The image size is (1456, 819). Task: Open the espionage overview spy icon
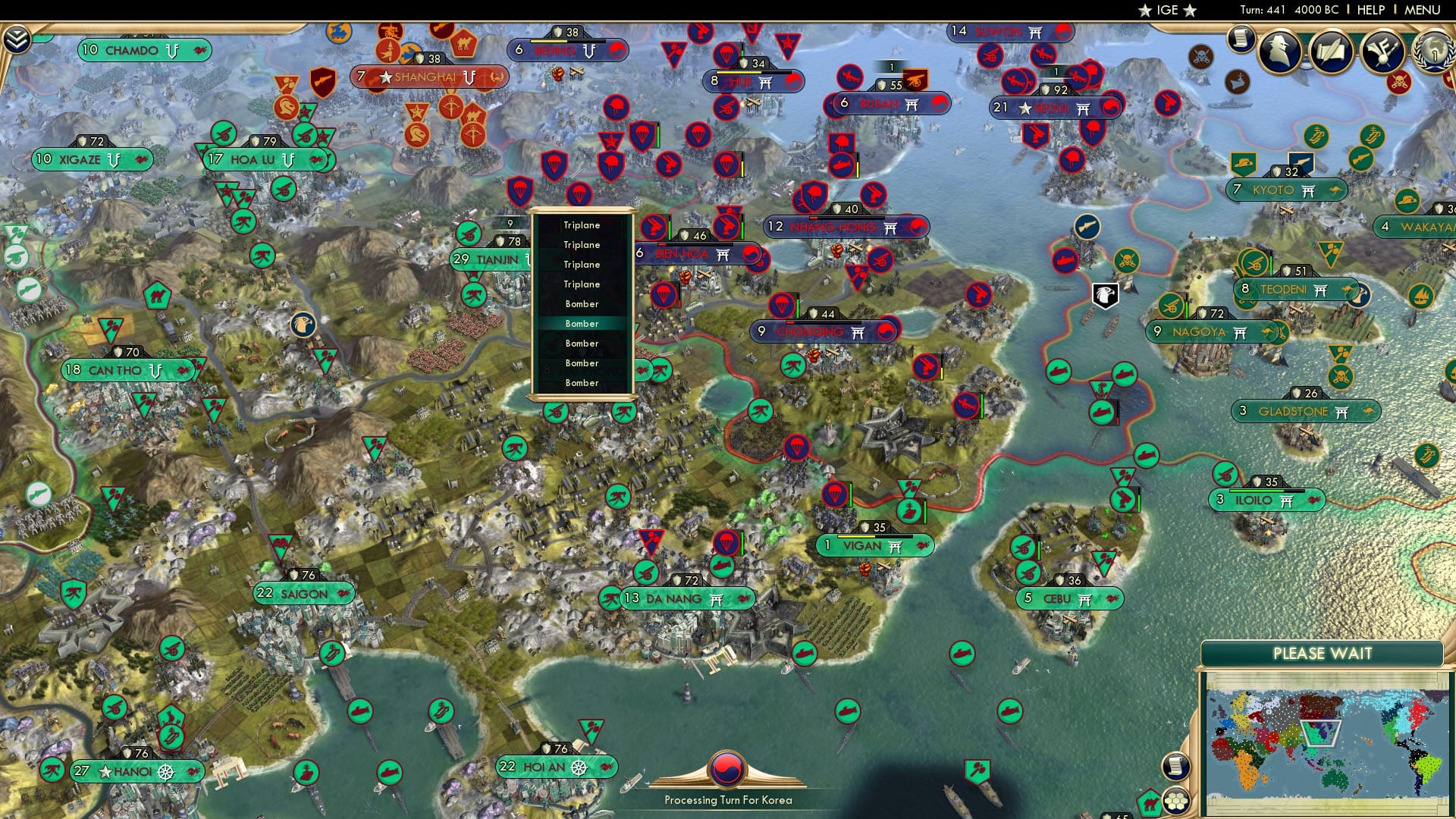click(x=1278, y=49)
